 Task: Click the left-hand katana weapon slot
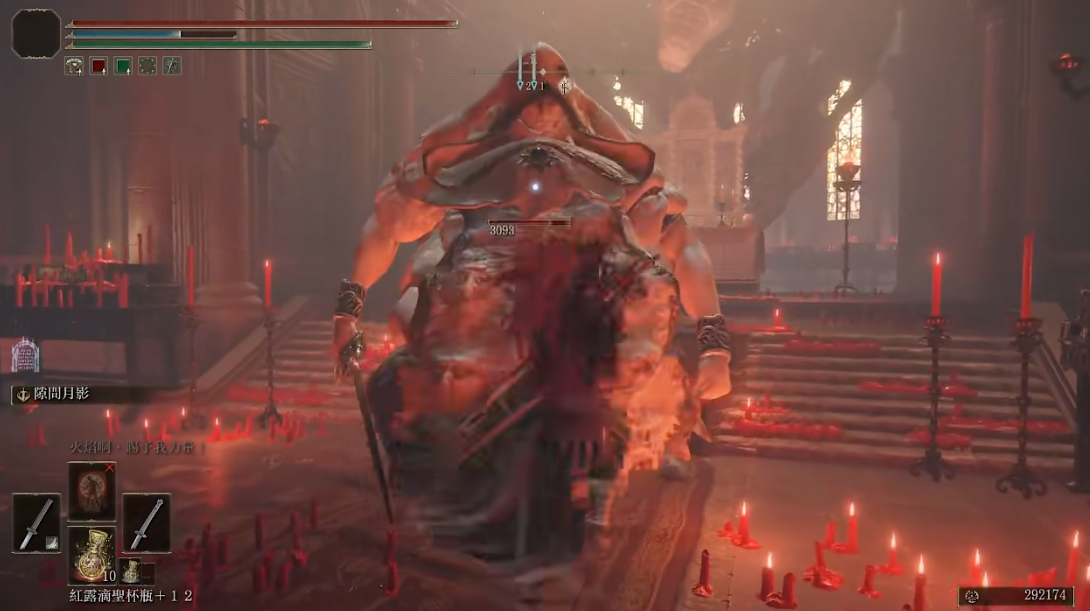pos(37,523)
